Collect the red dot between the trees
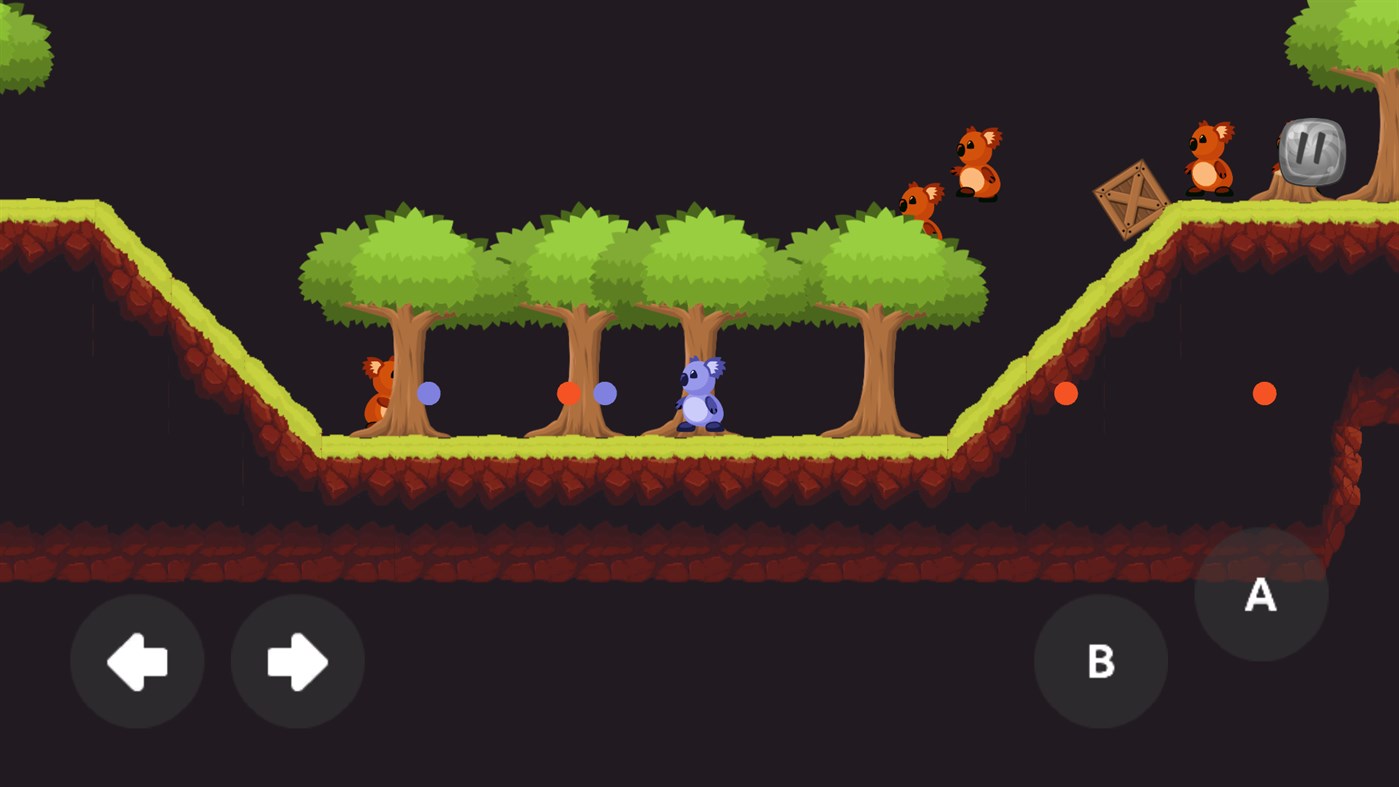1399x787 pixels. coord(570,394)
